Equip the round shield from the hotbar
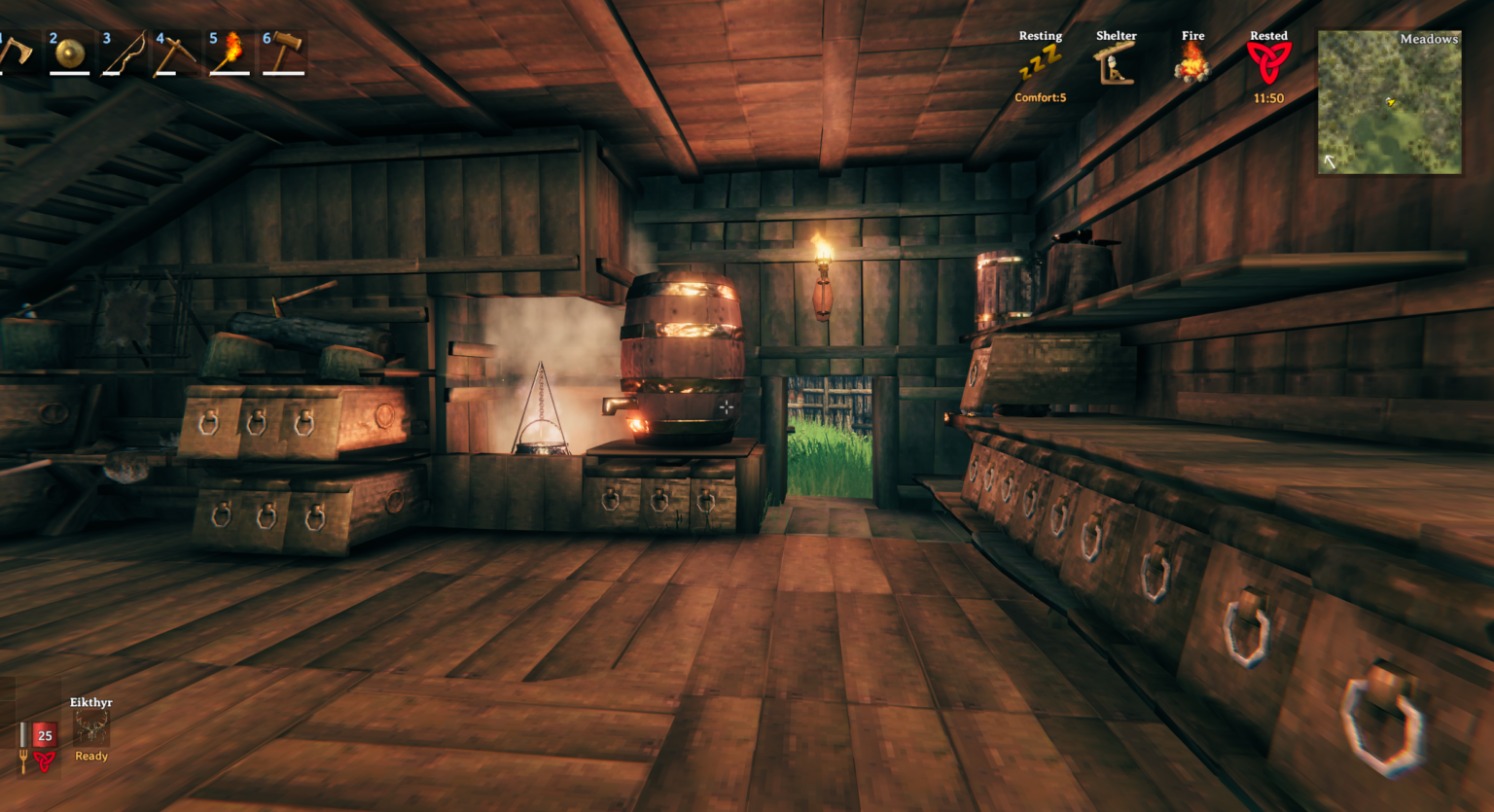This screenshot has height=812, width=1494. click(x=69, y=53)
